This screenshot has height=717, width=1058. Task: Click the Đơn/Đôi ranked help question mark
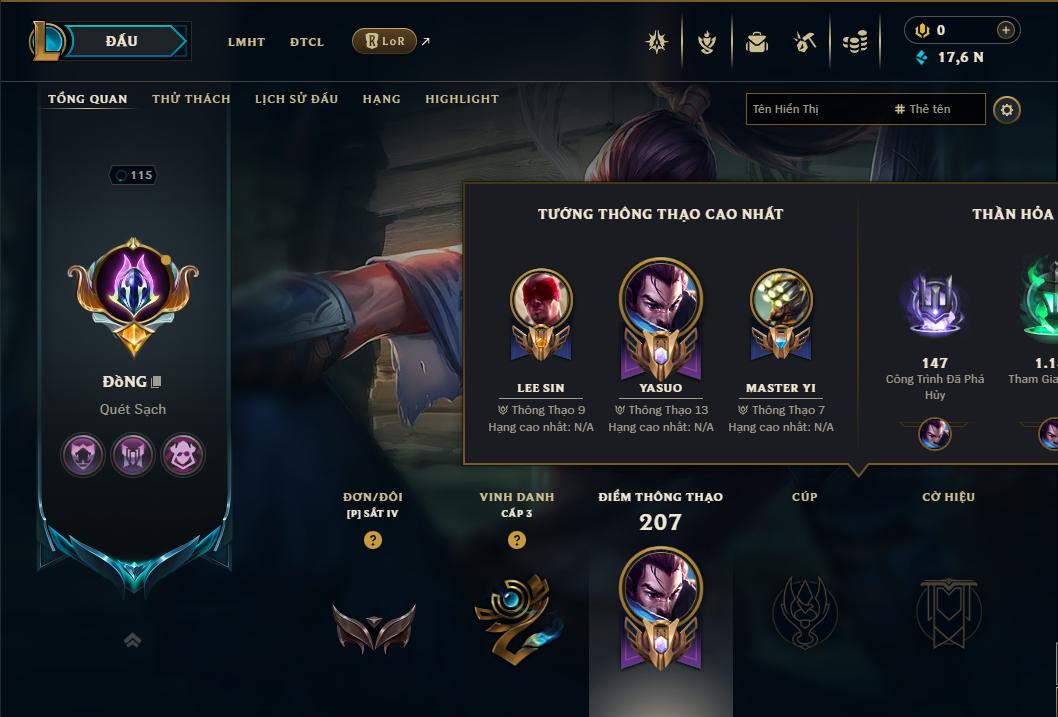(x=372, y=540)
